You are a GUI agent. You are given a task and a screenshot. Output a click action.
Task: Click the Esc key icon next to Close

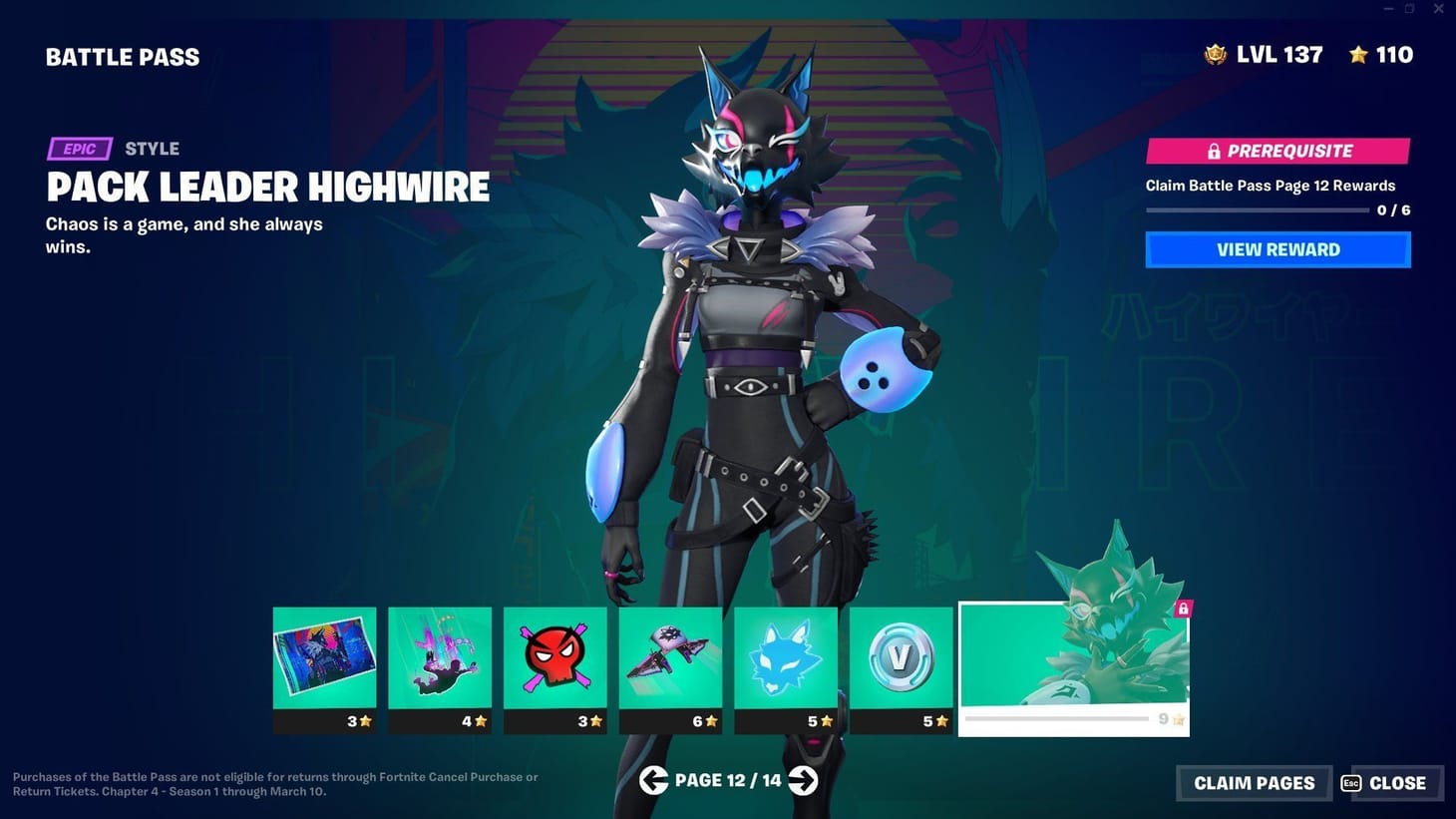(x=1353, y=783)
